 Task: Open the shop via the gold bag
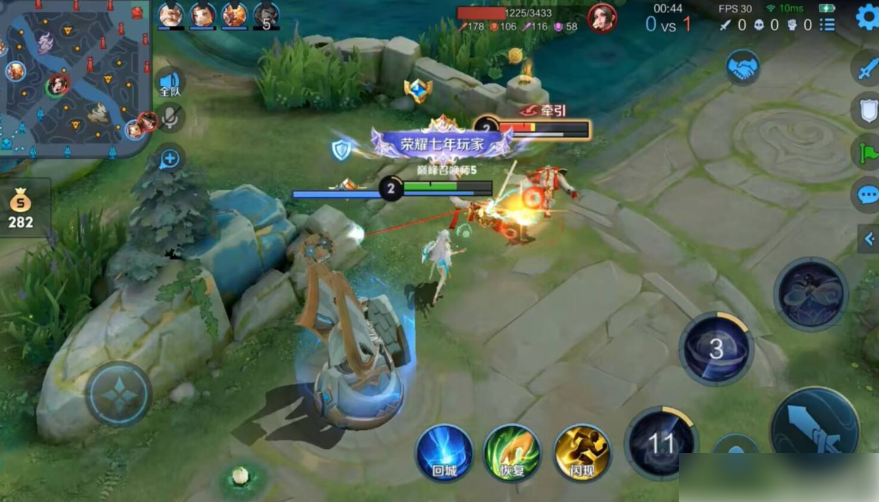(x=20, y=208)
